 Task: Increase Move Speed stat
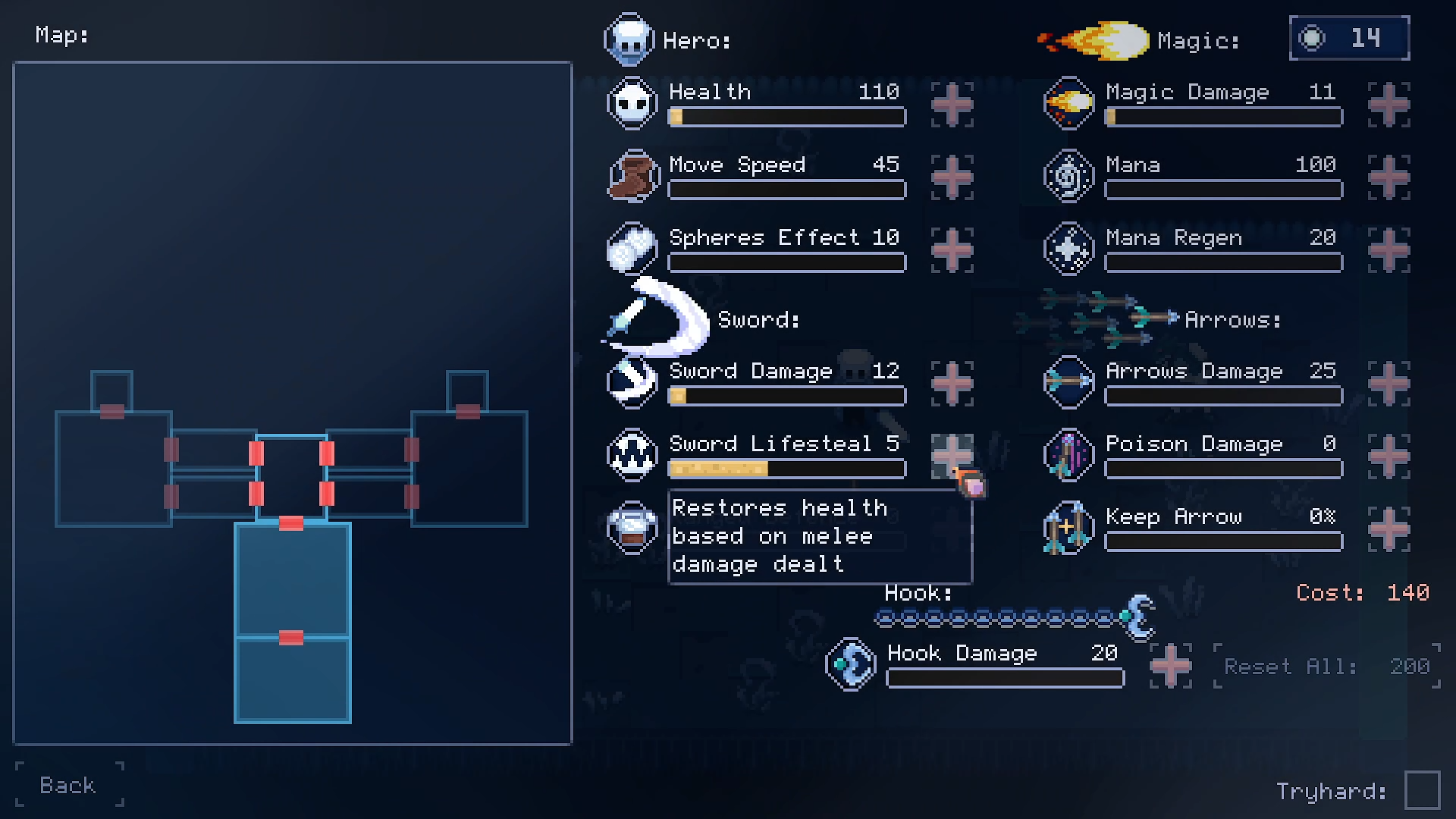pos(952,177)
